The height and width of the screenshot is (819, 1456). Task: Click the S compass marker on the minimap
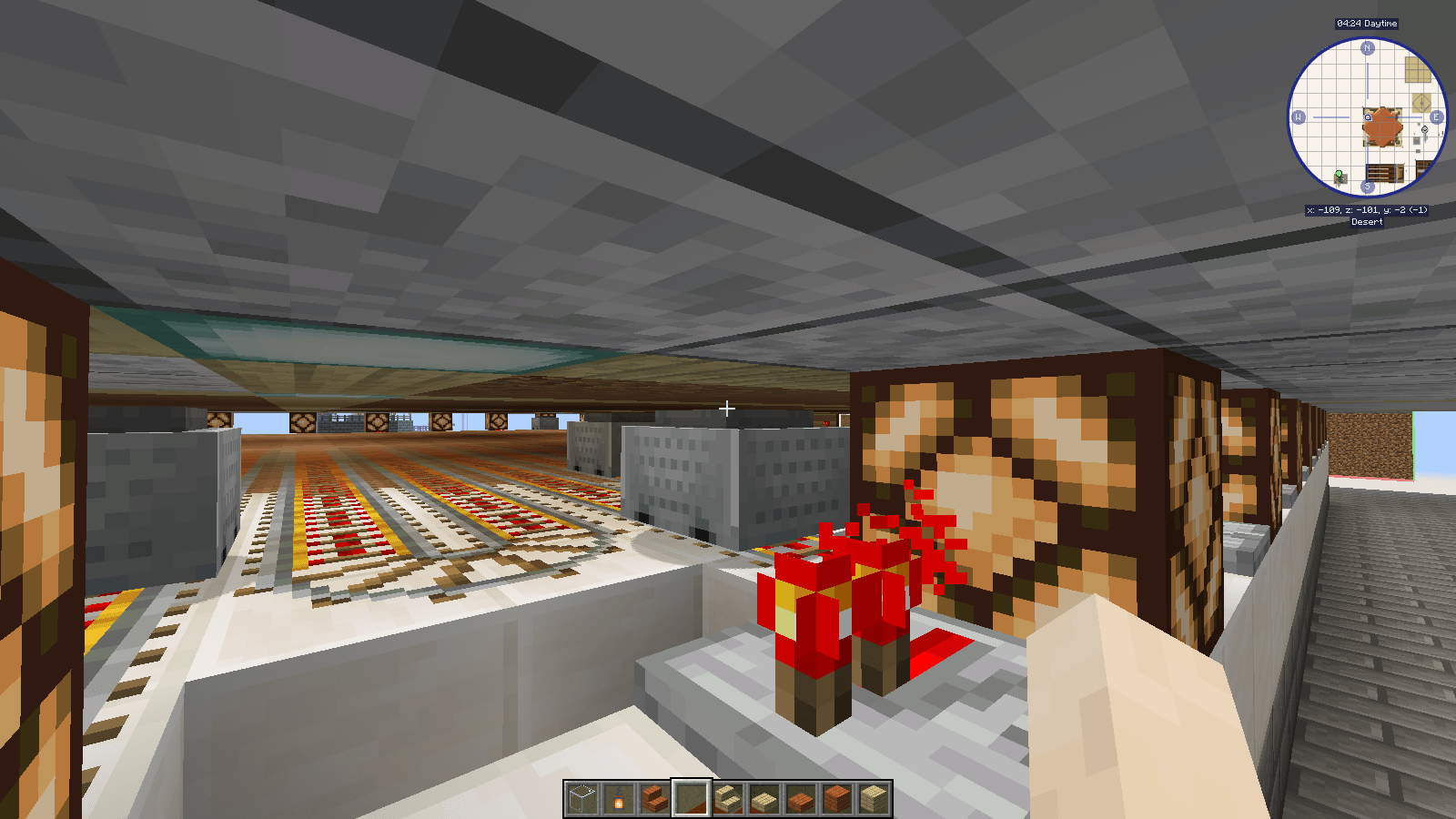pos(1368,186)
